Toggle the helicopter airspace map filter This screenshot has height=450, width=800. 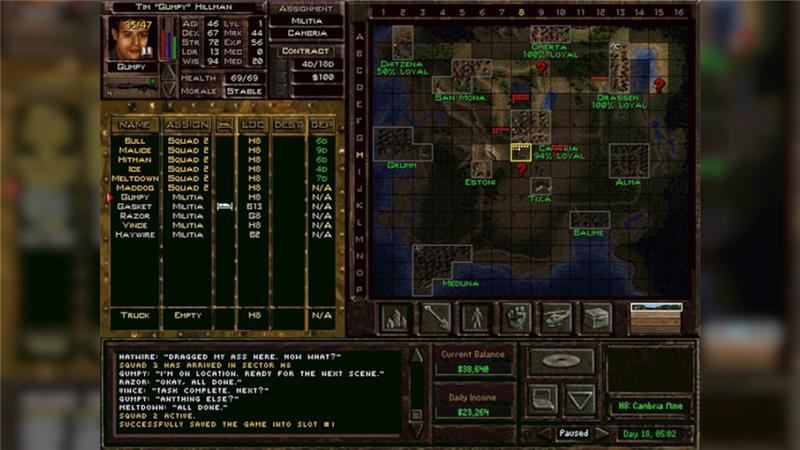(x=555, y=318)
